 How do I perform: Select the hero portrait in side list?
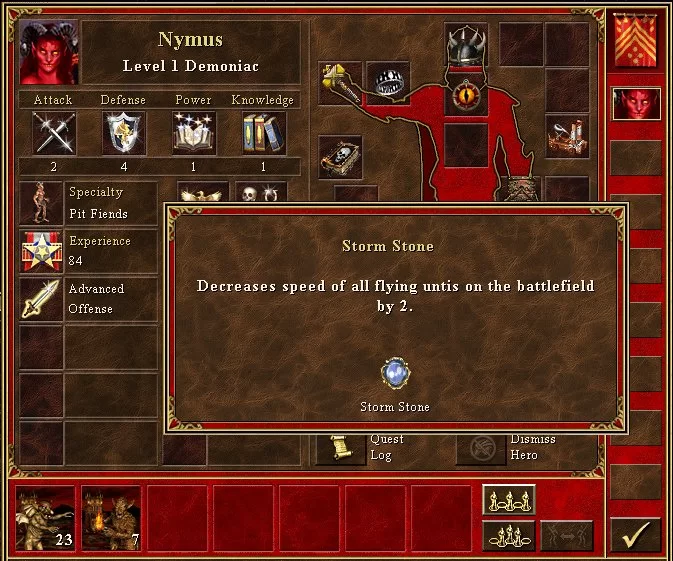[635, 105]
